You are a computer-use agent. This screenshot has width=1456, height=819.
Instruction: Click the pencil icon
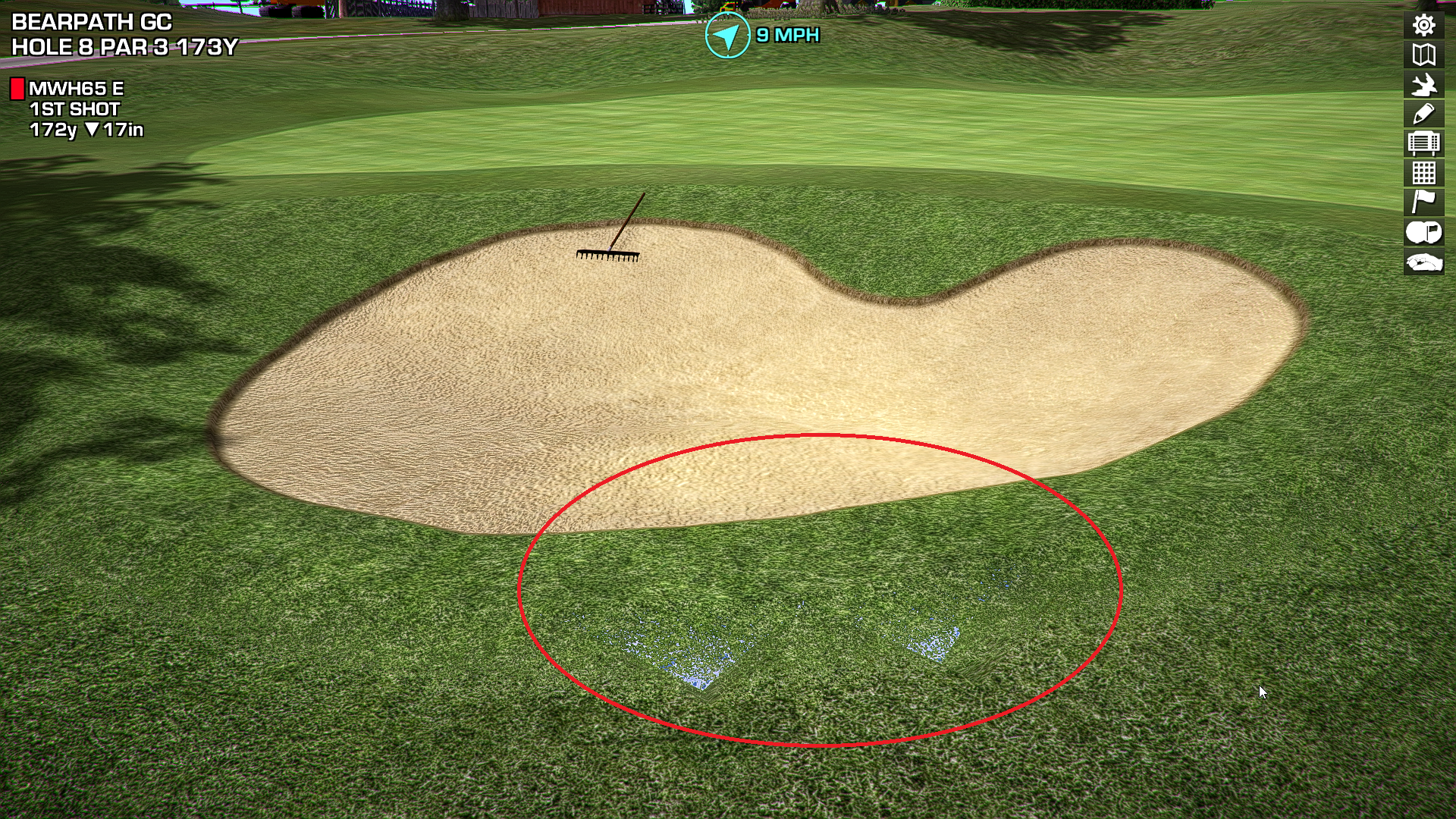click(1423, 114)
